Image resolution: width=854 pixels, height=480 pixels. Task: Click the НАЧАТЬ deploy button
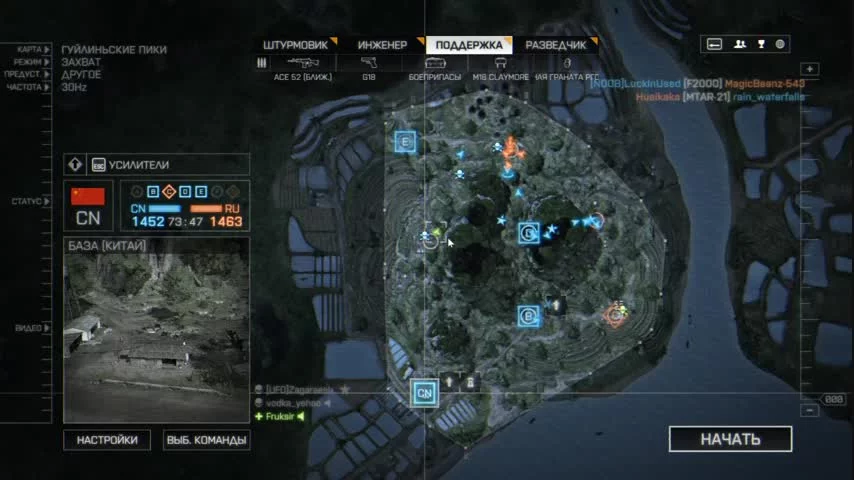pyautogui.click(x=730, y=439)
